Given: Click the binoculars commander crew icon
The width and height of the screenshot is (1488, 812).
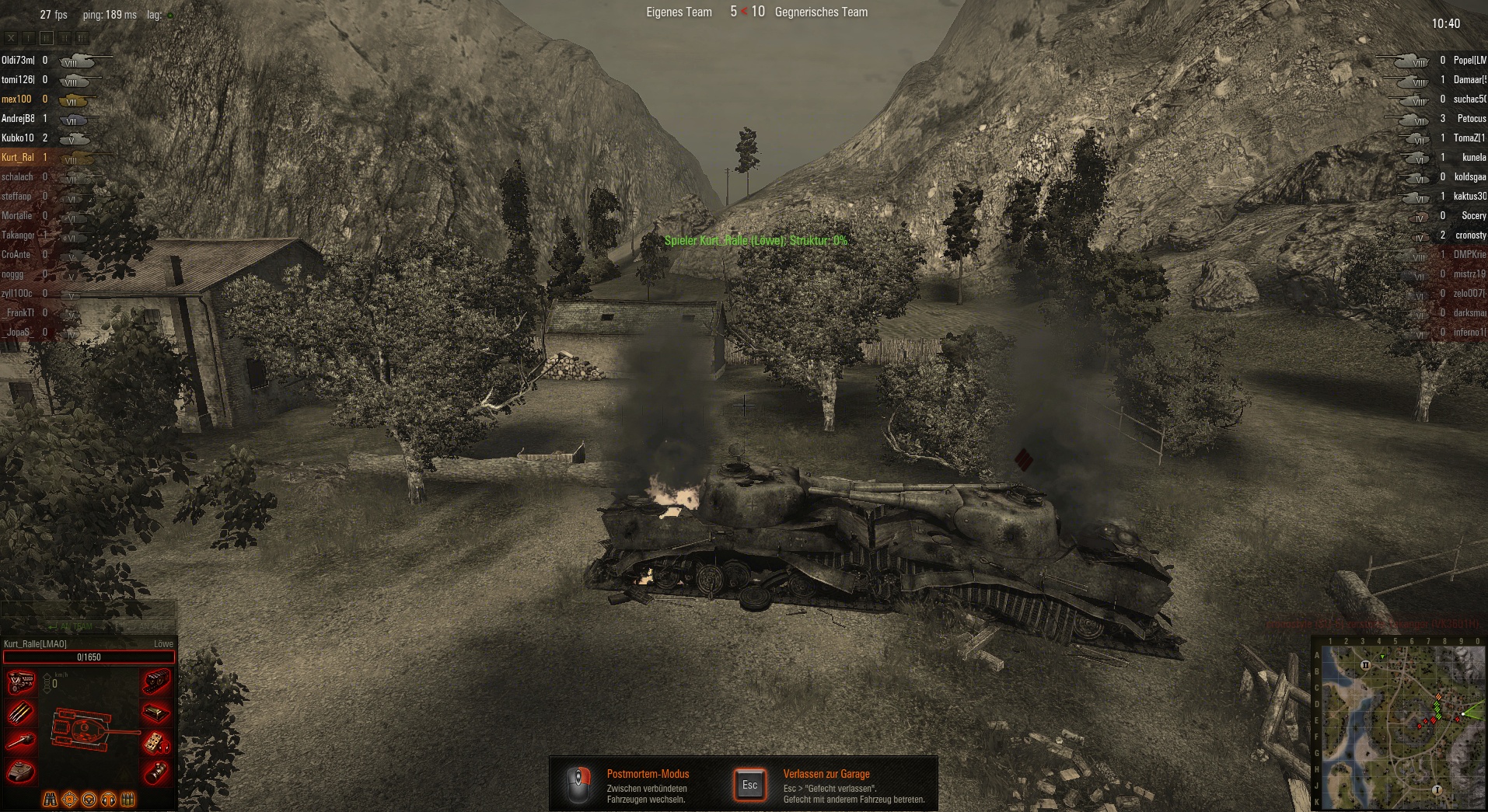Looking at the screenshot, I should coord(50,799).
